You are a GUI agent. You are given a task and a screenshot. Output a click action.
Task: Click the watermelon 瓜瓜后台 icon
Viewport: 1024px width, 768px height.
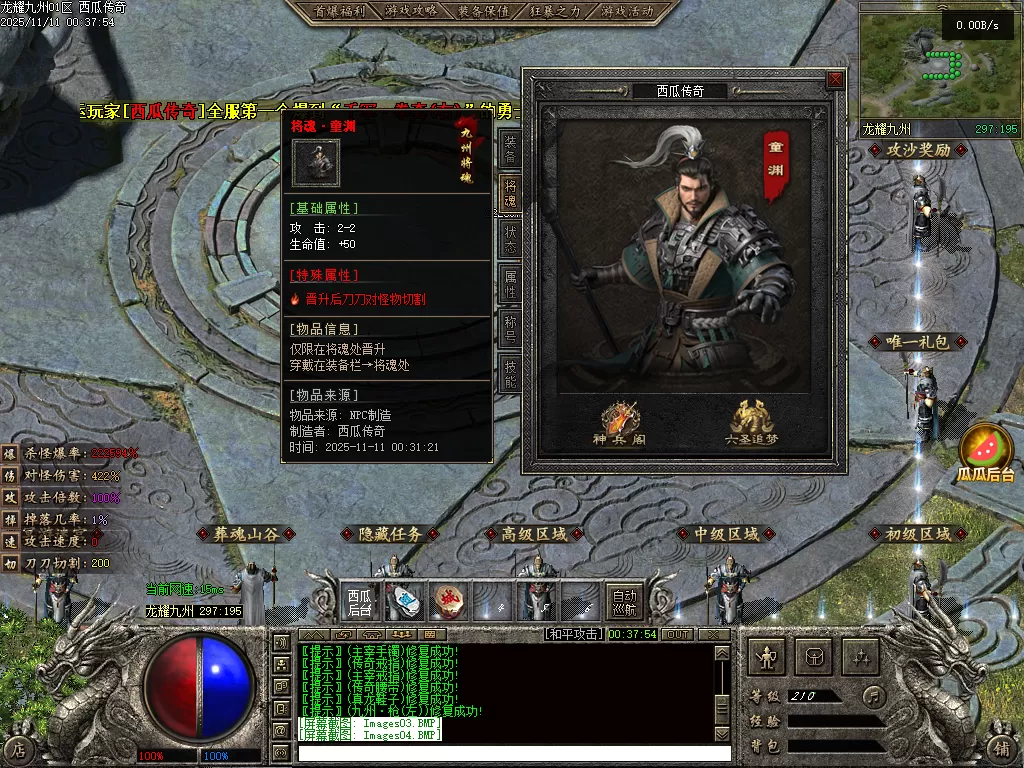[x=985, y=452]
